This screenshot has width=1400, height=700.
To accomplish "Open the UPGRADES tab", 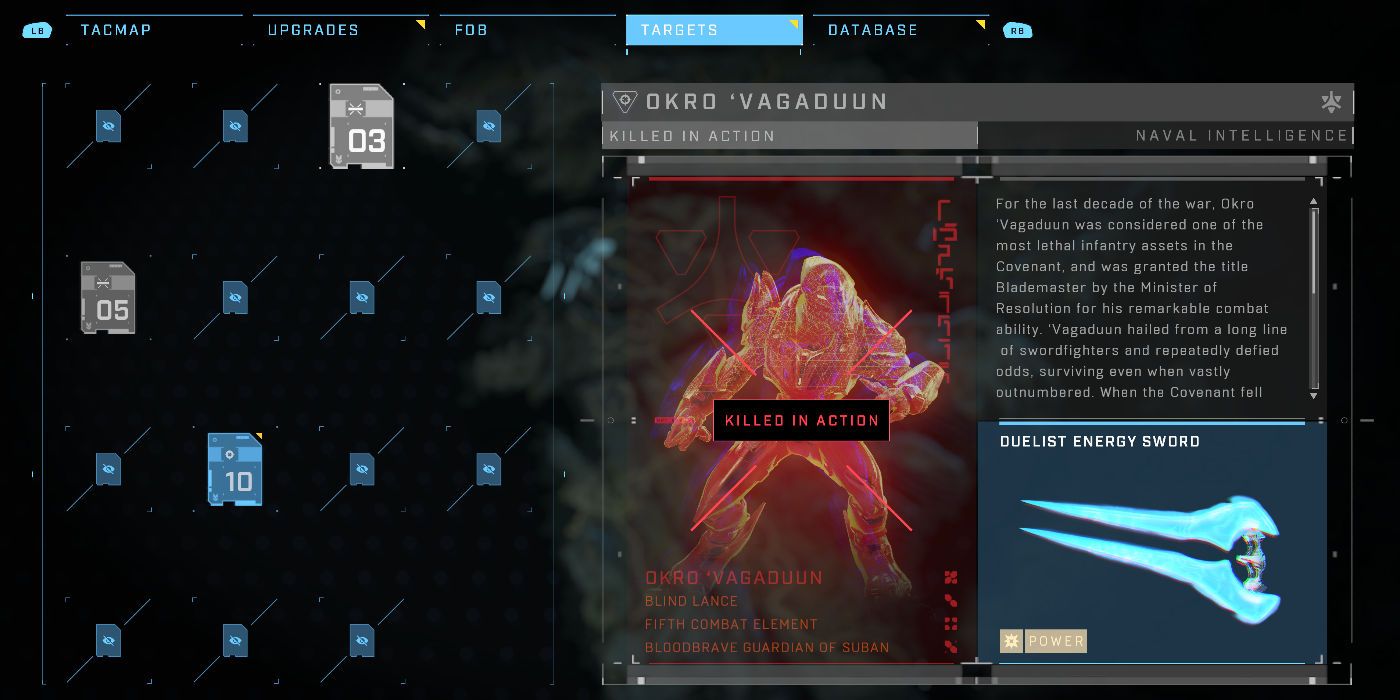I will coord(313,30).
